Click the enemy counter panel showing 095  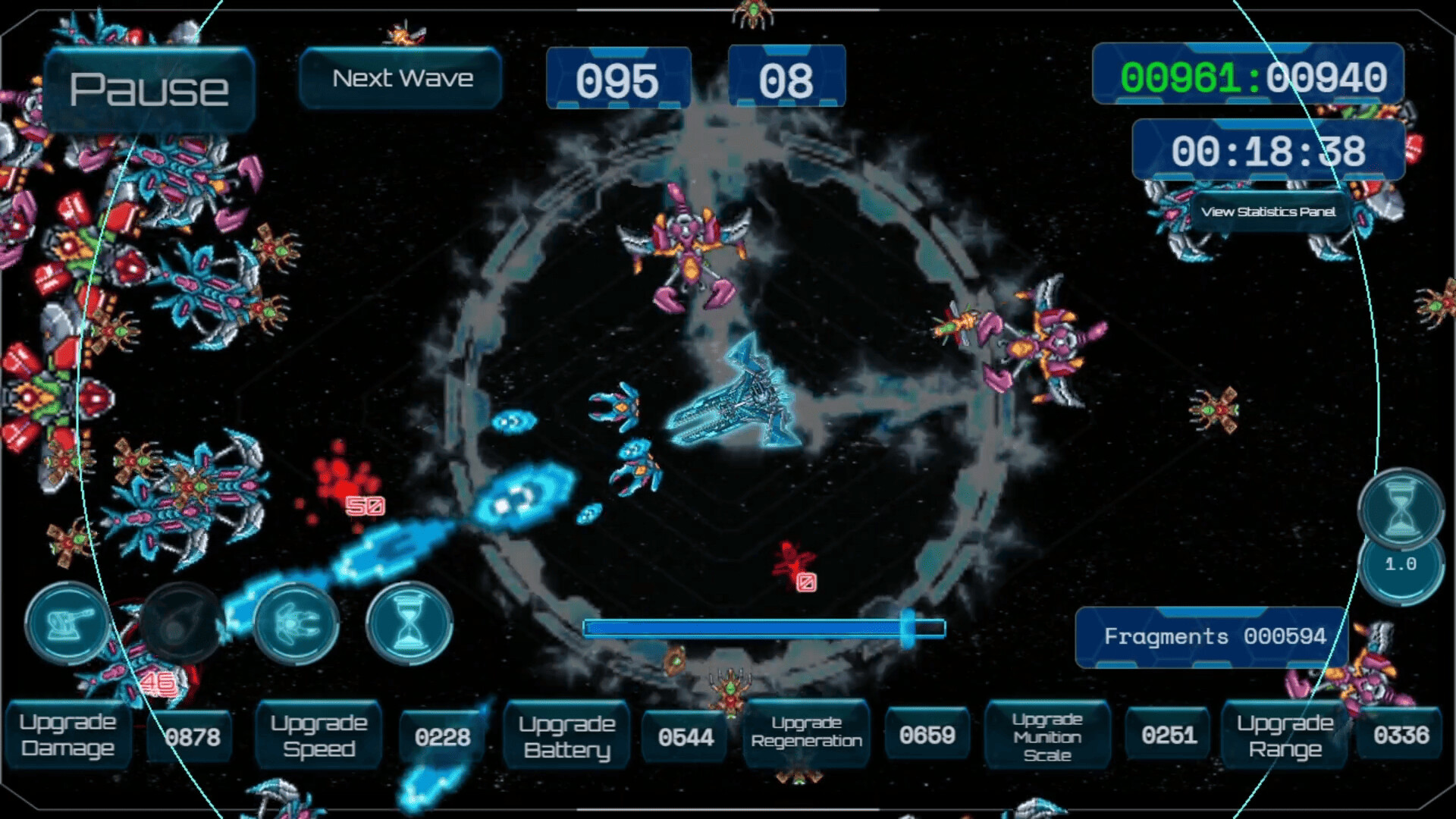(620, 77)
